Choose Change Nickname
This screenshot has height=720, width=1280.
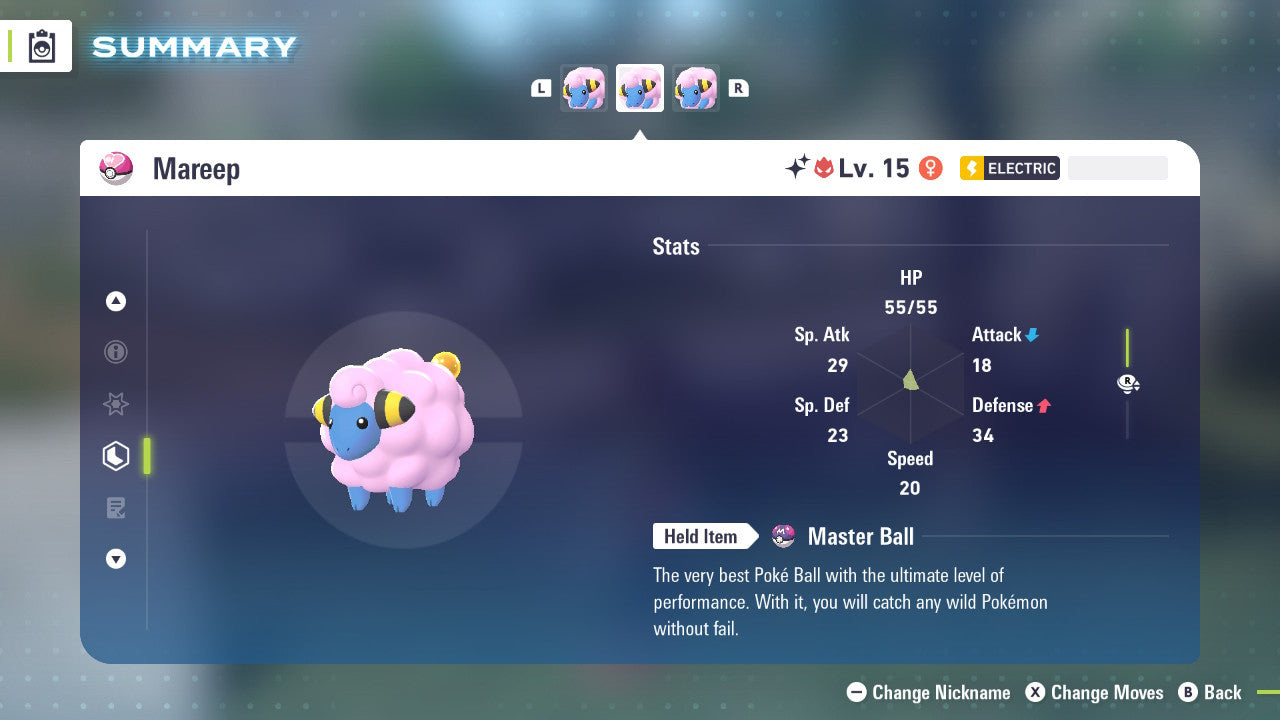pos(928,692)
